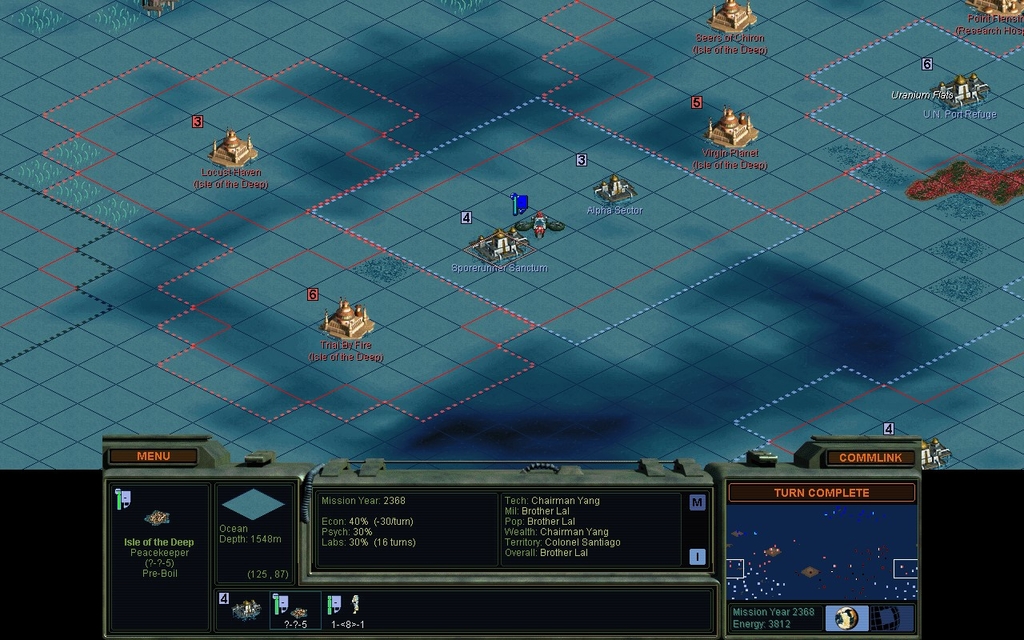Click the base icon in the unit stack bar

click(x=246, y=608)
